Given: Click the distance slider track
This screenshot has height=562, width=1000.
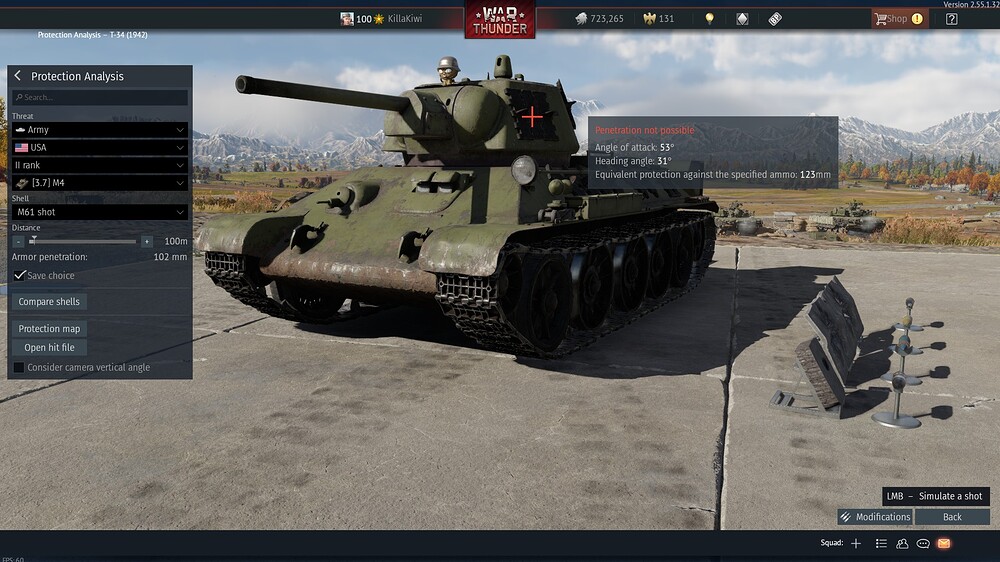Looking at the screenshot, I should click(85, 241).
